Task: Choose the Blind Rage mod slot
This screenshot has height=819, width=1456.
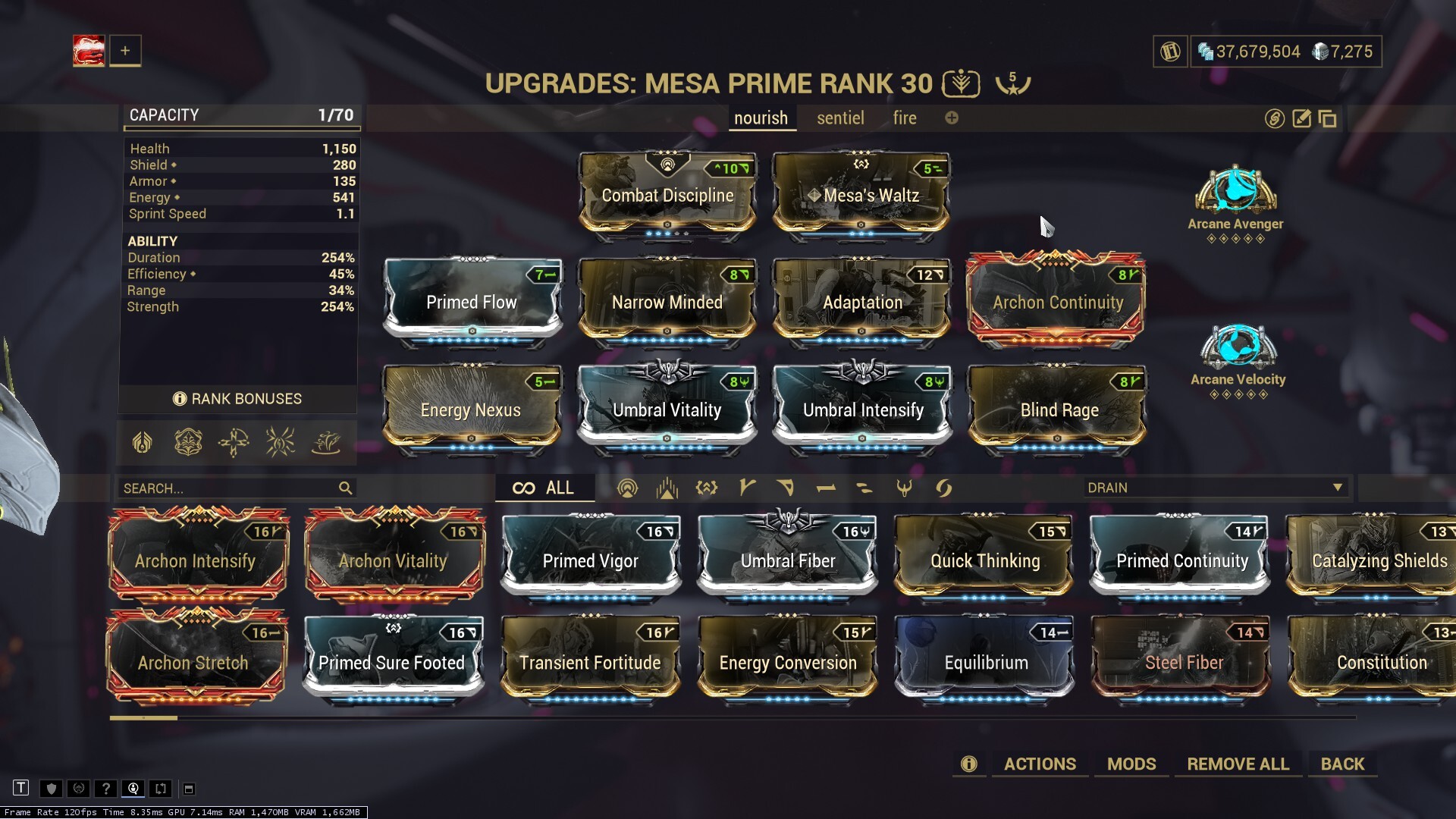Action: [x=1058, y=410]
